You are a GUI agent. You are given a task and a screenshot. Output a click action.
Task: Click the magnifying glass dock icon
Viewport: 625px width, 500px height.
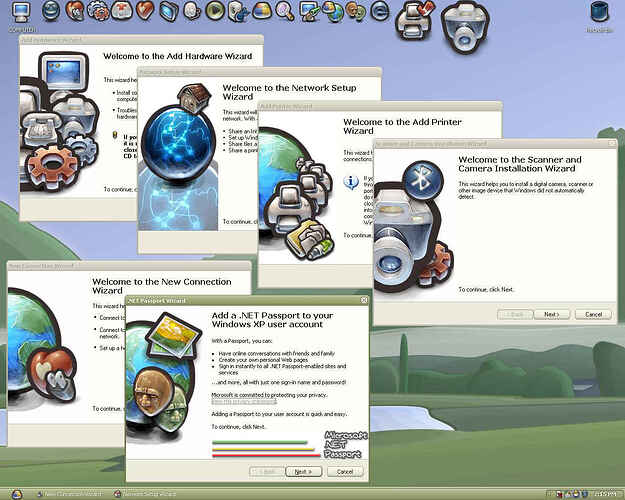point(284,11)
